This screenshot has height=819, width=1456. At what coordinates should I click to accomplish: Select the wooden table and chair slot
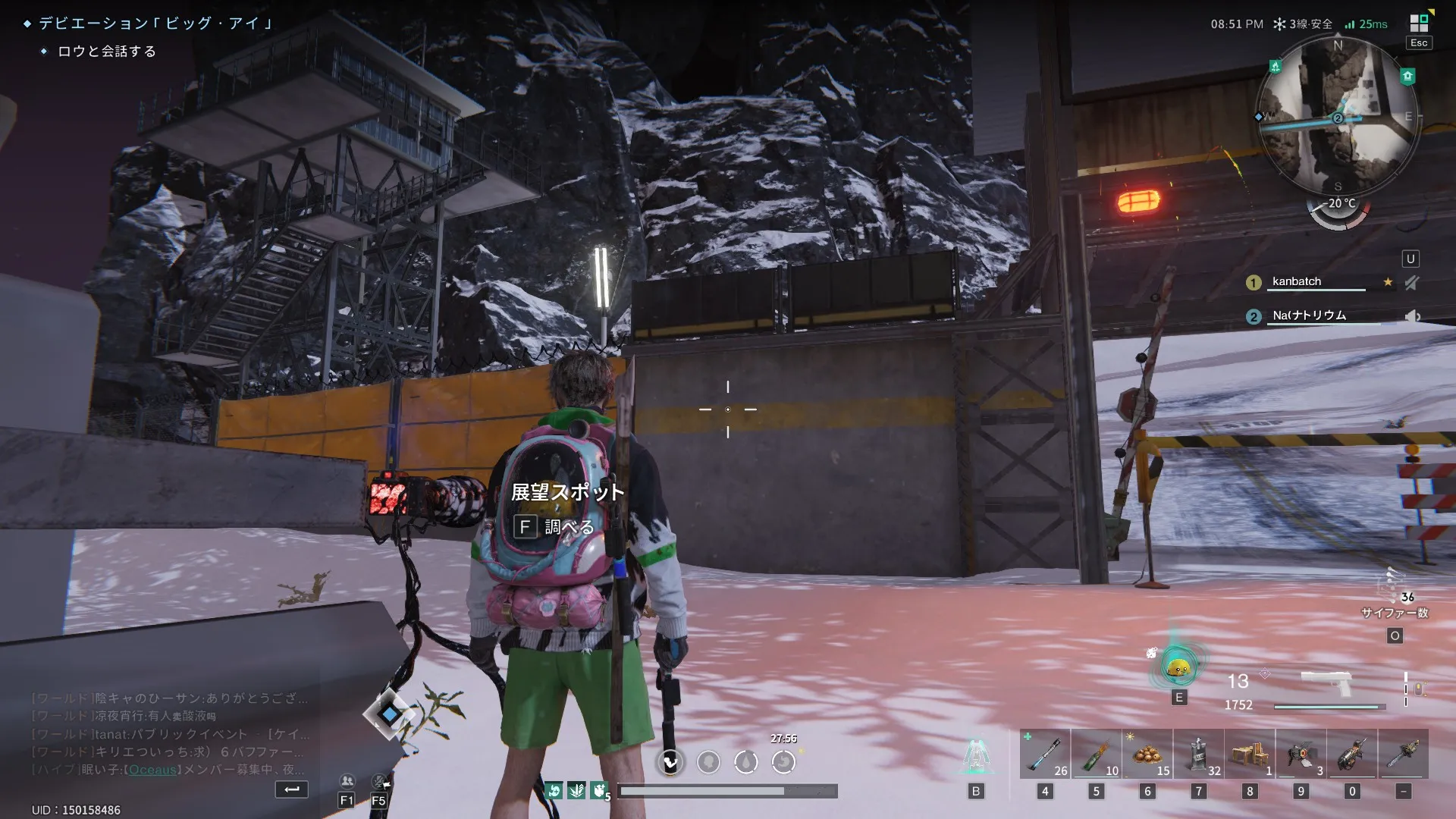(x=1250, y=754)
